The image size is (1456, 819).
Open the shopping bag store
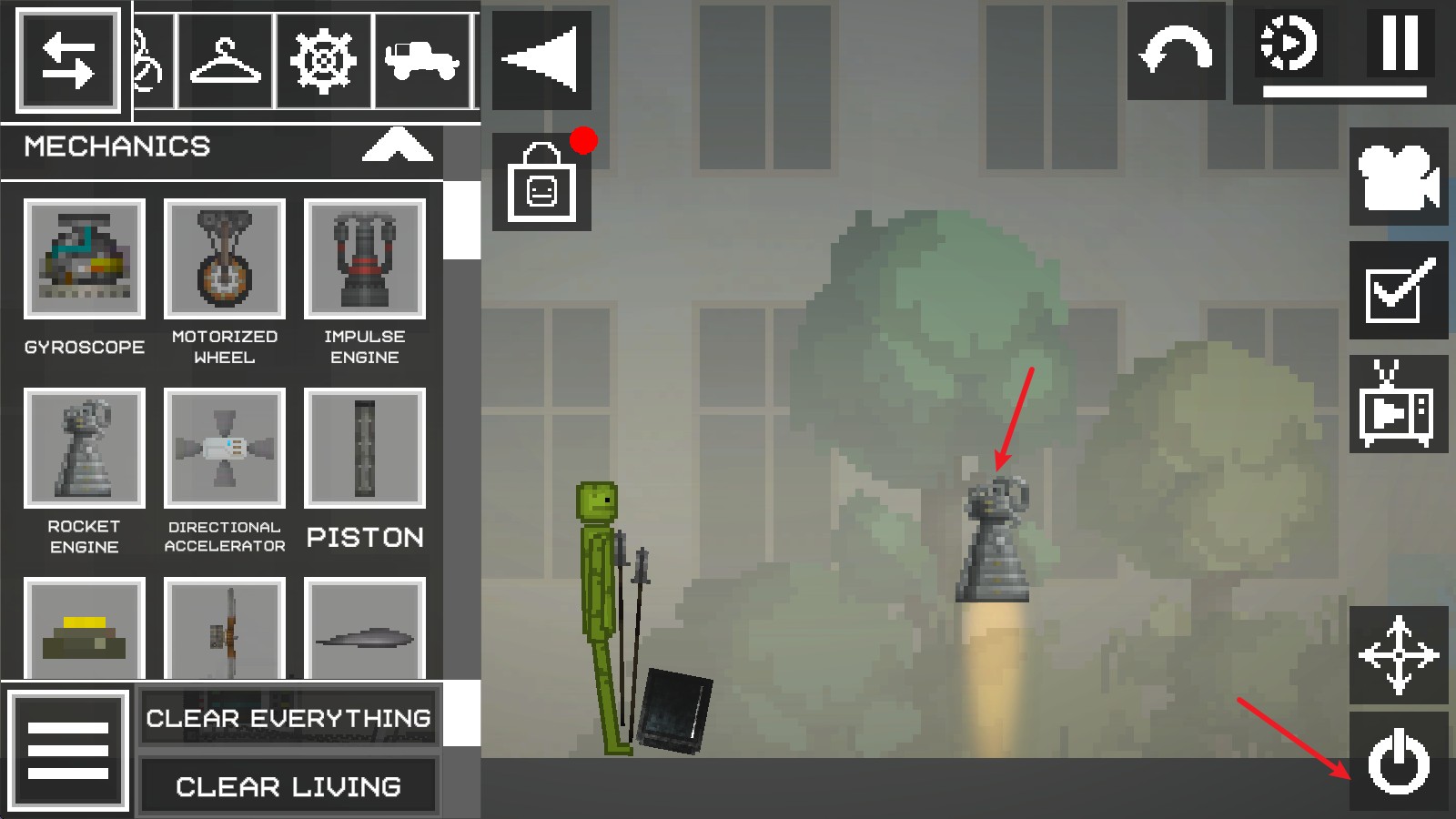point(541,182)
